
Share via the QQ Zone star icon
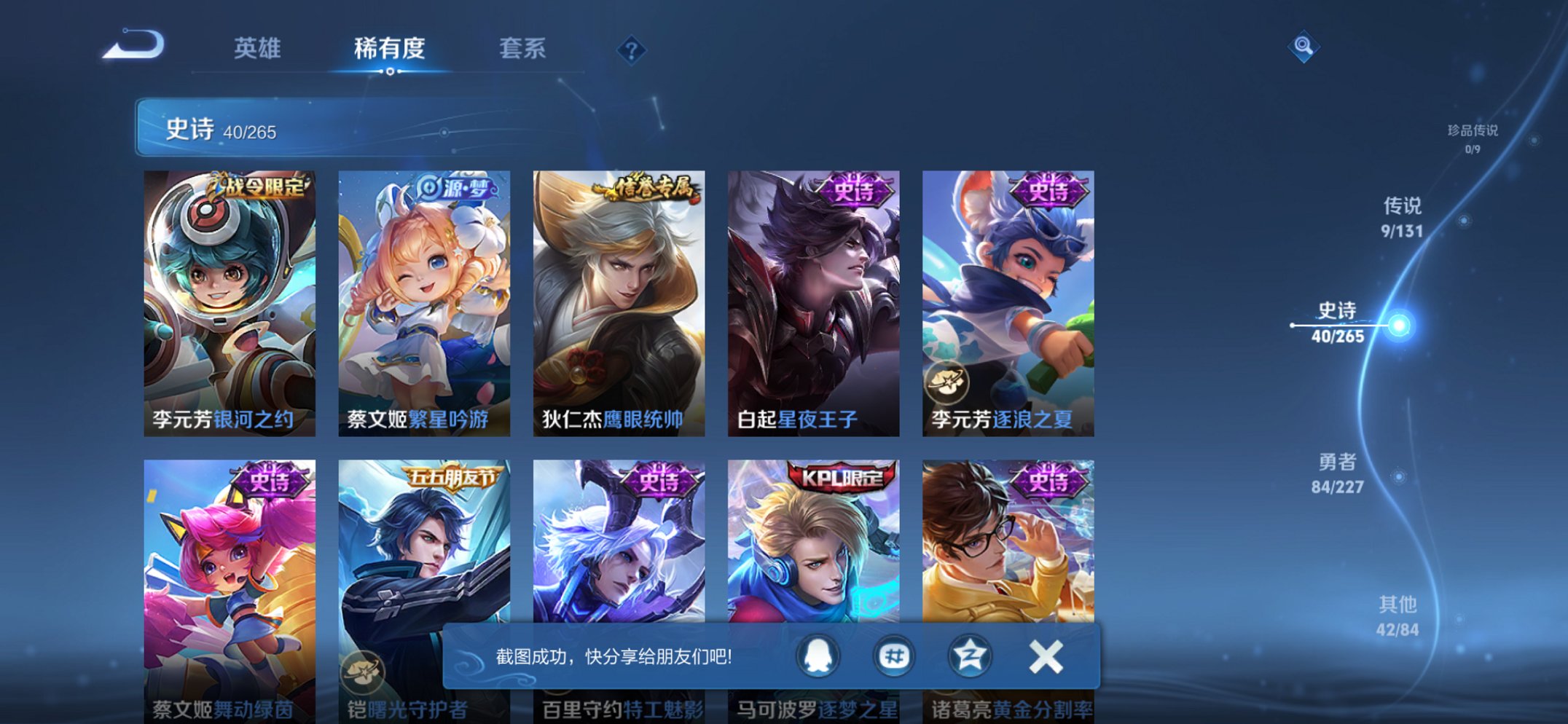pyautogui.click(x=966, y=656)
